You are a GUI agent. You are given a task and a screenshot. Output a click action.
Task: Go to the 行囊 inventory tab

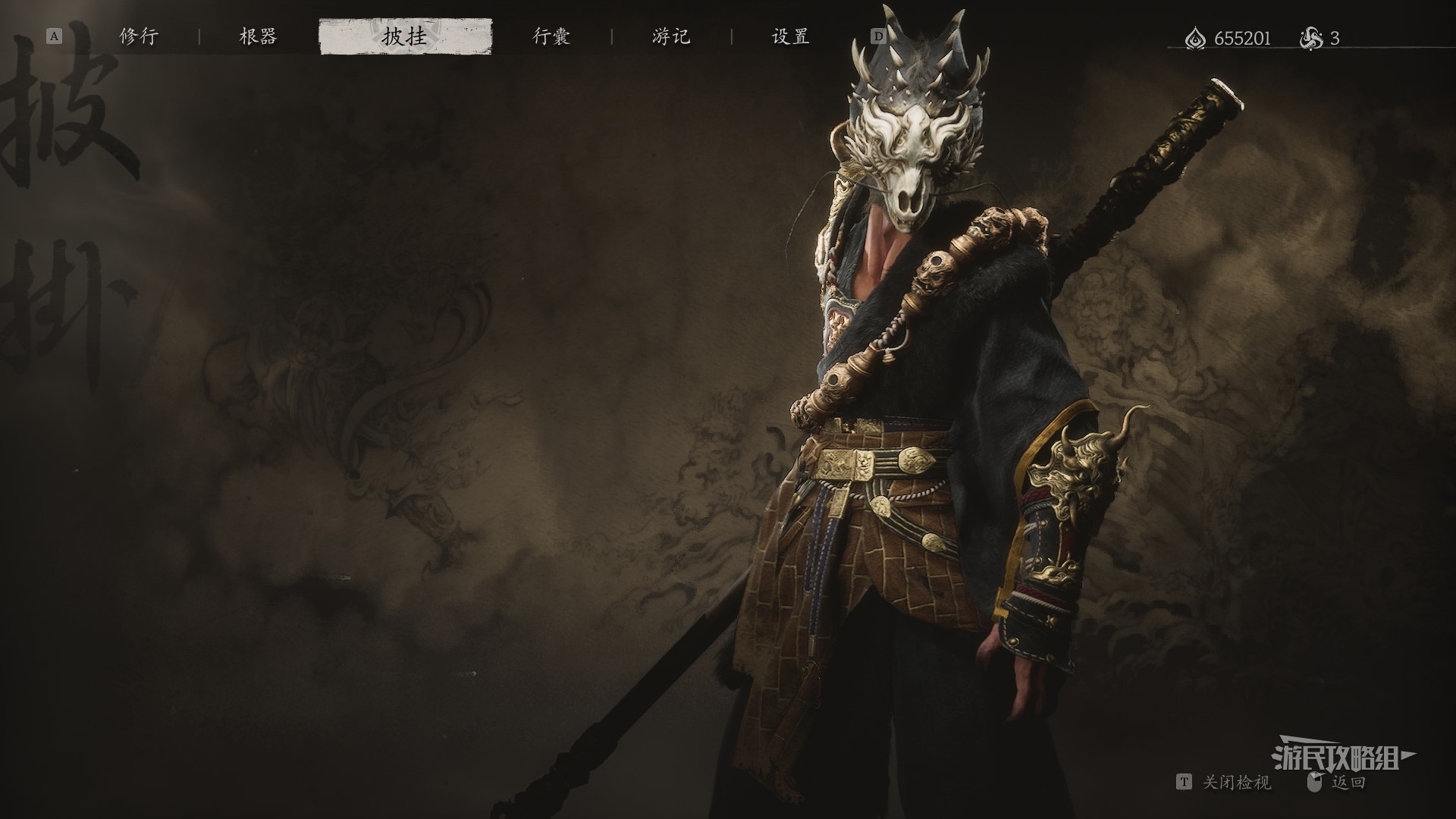click(551, 36)
